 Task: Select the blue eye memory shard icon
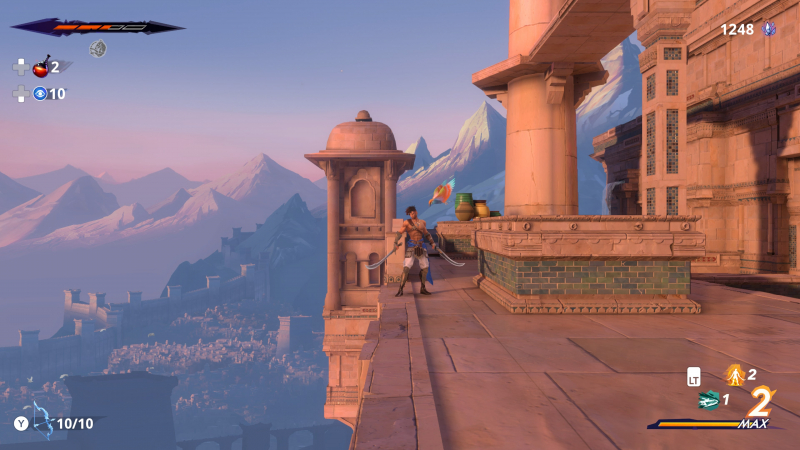[40, 94]
